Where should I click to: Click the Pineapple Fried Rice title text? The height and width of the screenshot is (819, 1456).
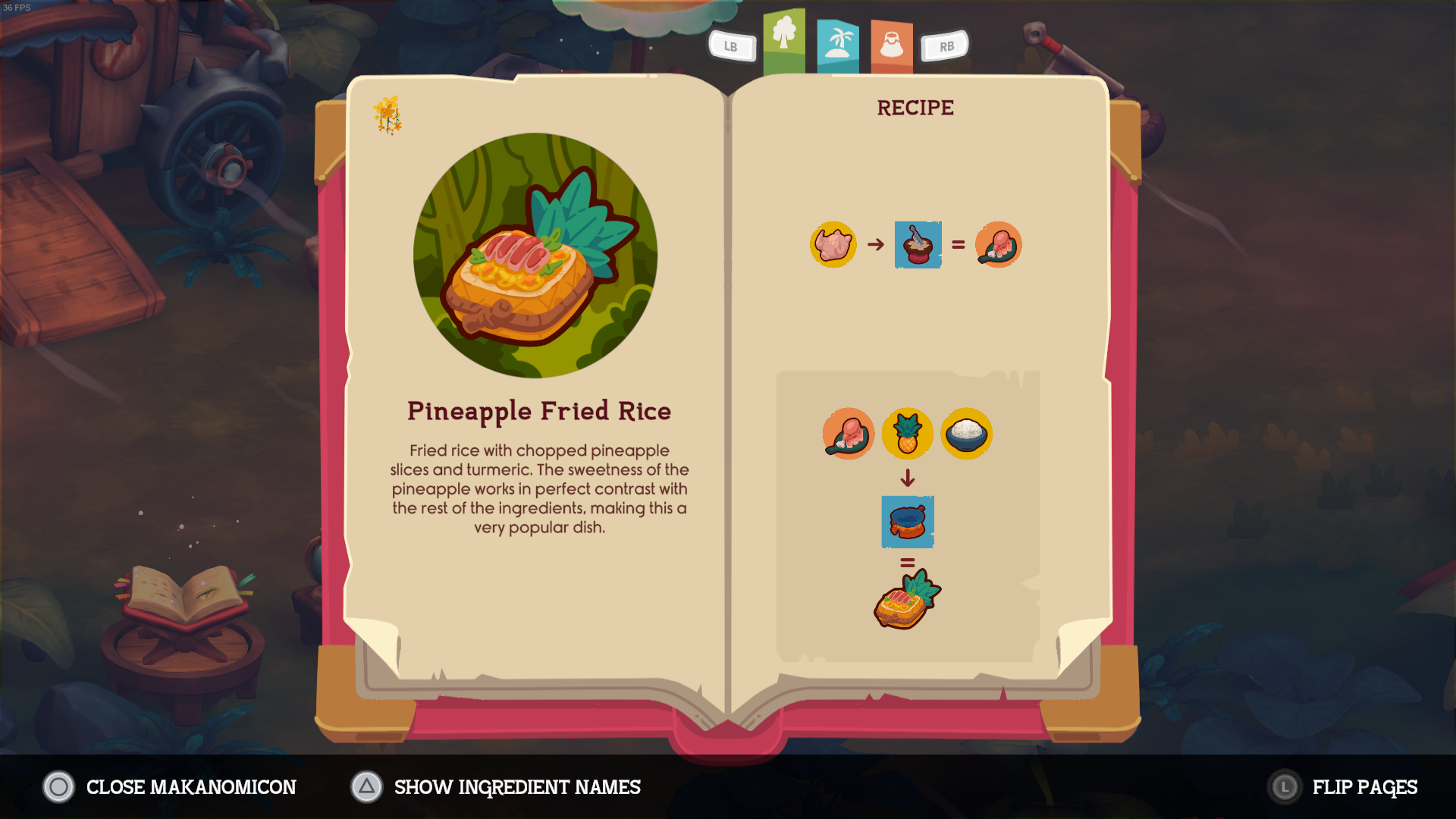pos(539,410)
